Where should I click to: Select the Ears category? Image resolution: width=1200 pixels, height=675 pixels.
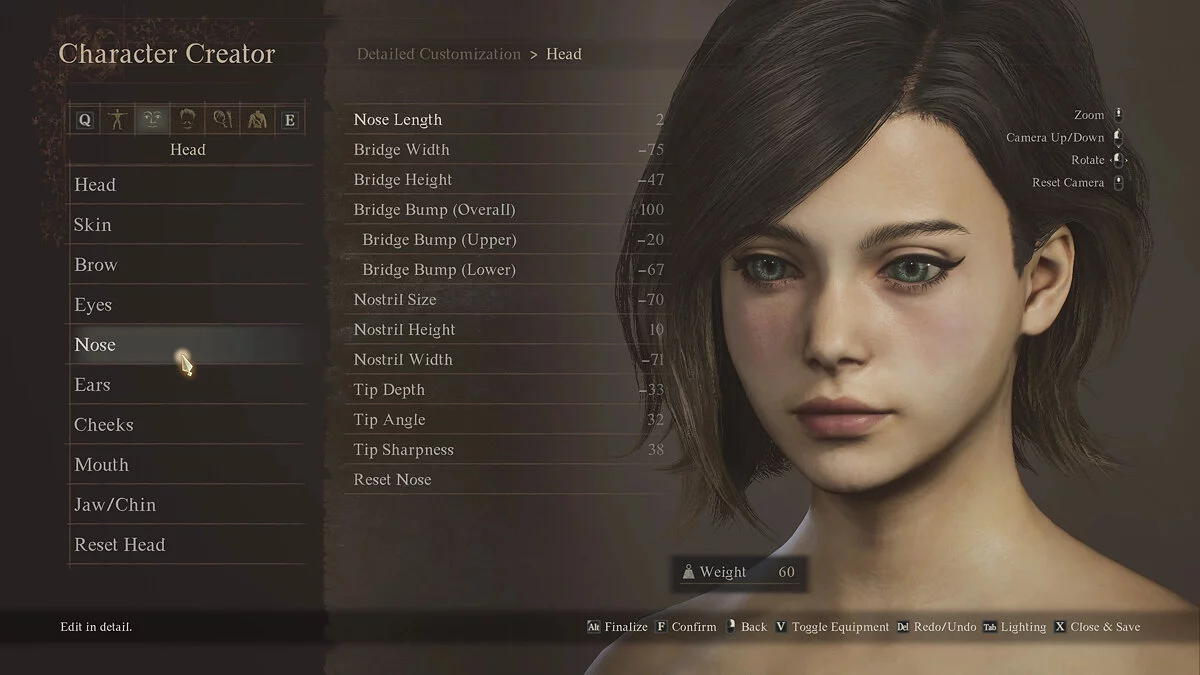point(92,385)
